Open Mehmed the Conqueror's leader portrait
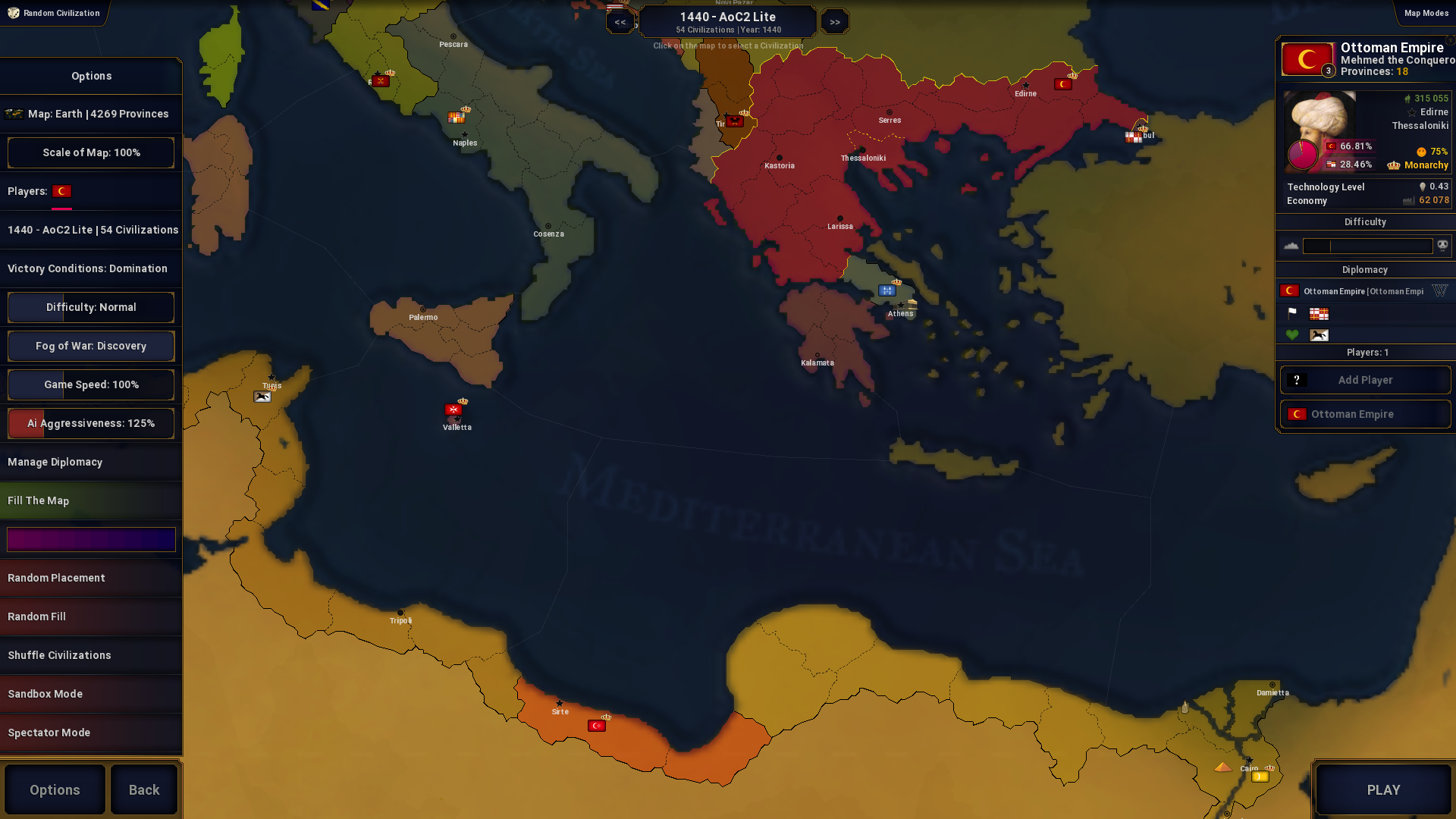 (x=1320, y=132)
